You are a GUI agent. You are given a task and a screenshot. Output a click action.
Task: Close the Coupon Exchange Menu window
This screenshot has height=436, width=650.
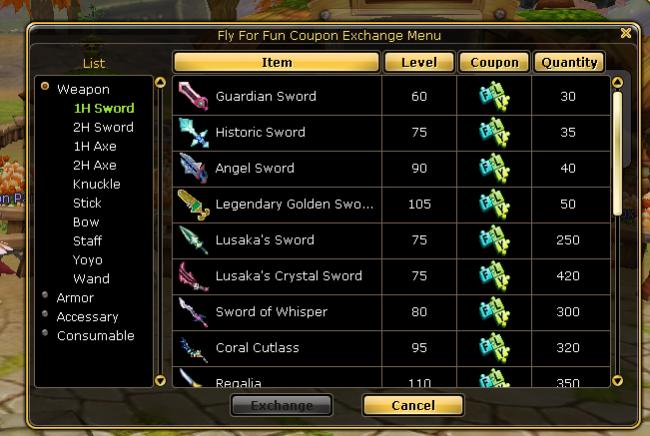pos(625,33)
